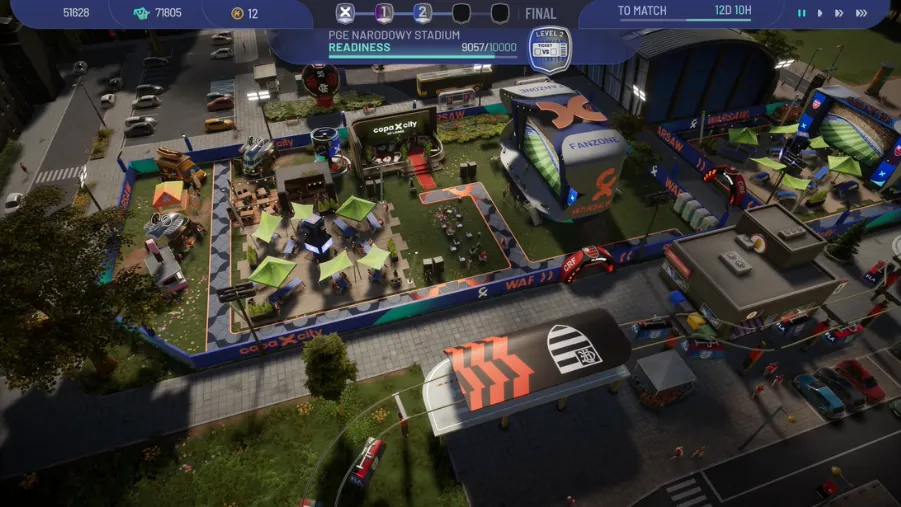
Task: Set game speed to triple fast-forward
Action: (x=861, y=13)
